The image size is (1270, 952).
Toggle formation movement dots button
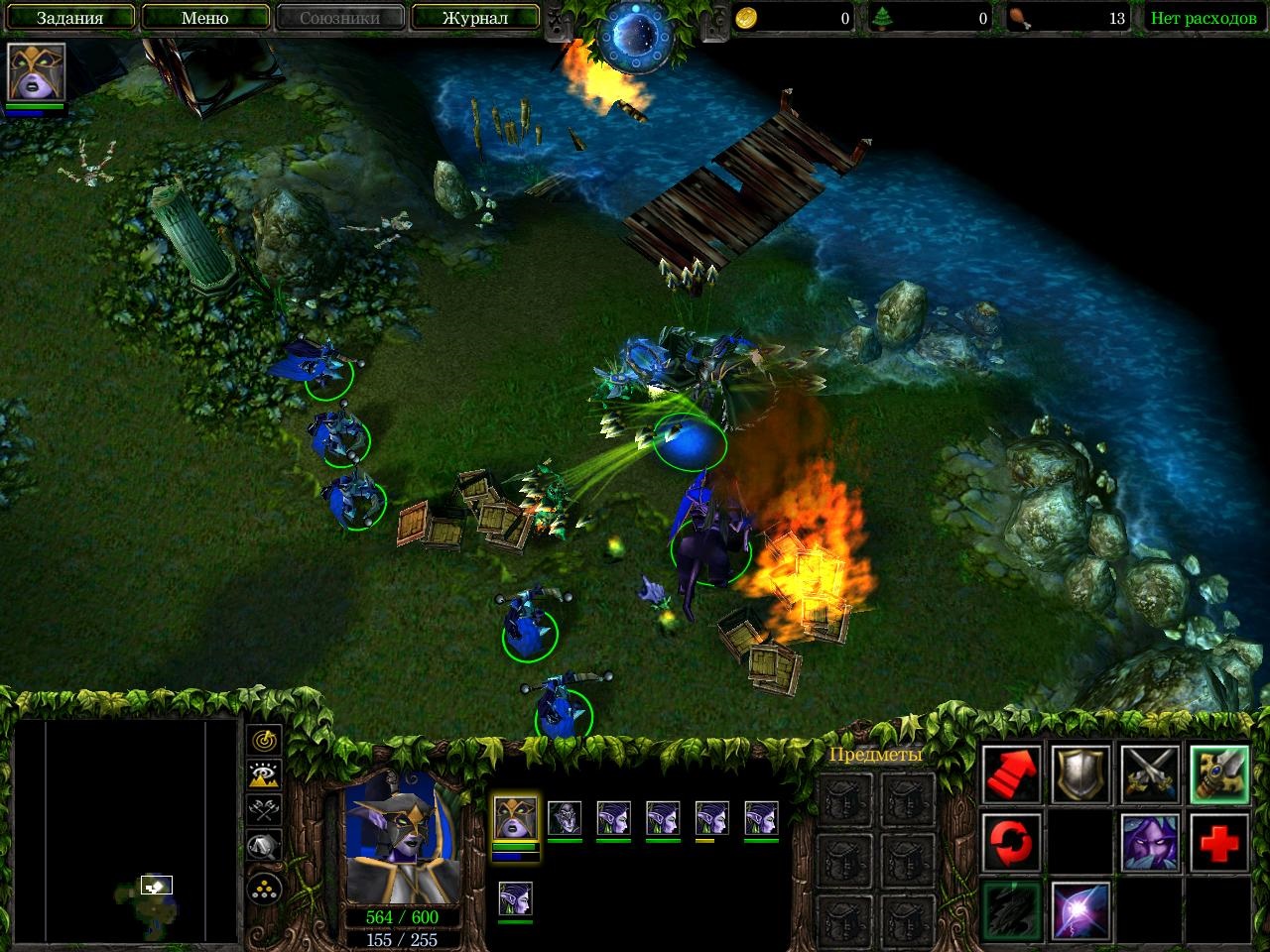coord(264,888)
